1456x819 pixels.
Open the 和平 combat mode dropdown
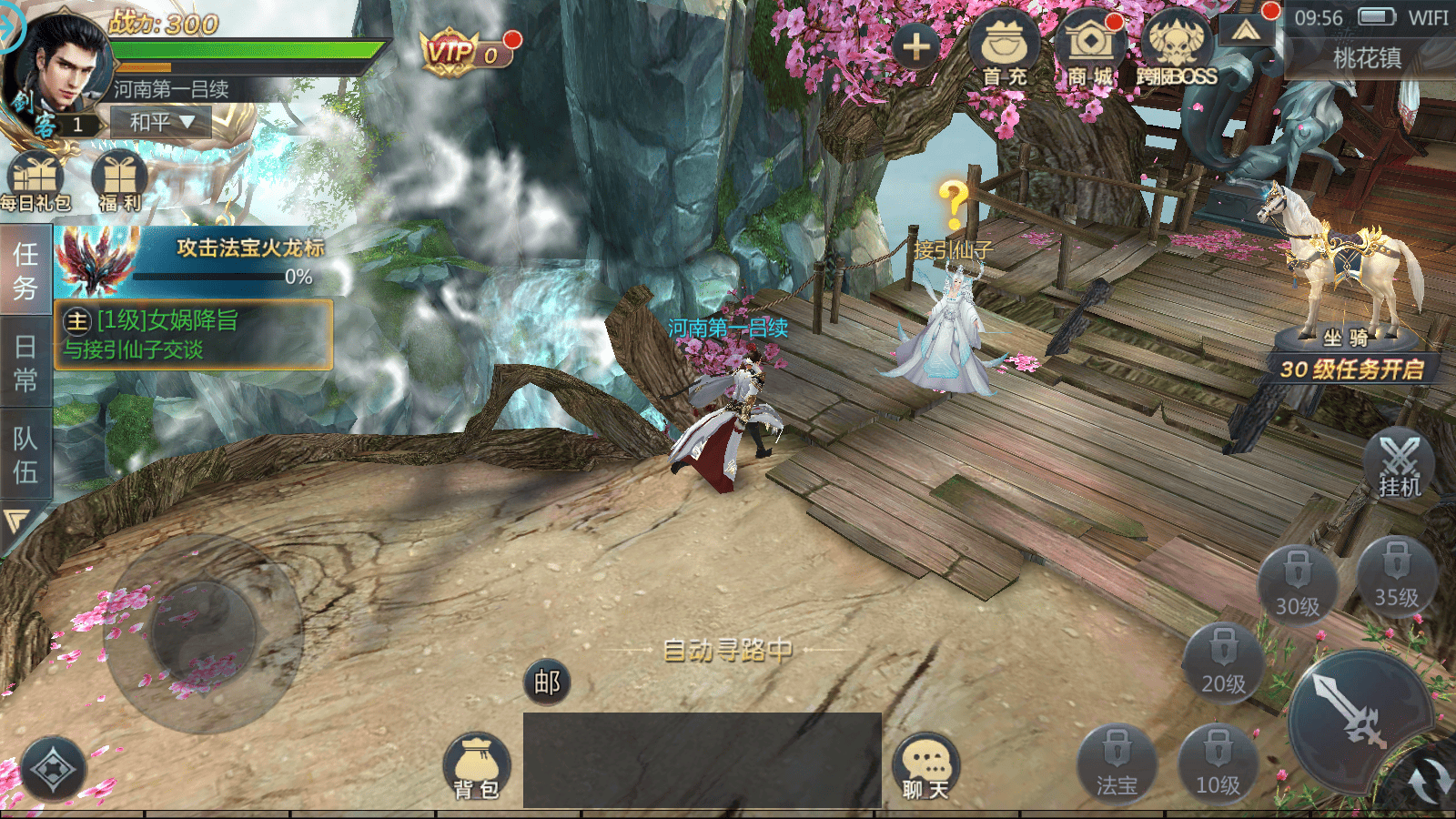[161, 121]
